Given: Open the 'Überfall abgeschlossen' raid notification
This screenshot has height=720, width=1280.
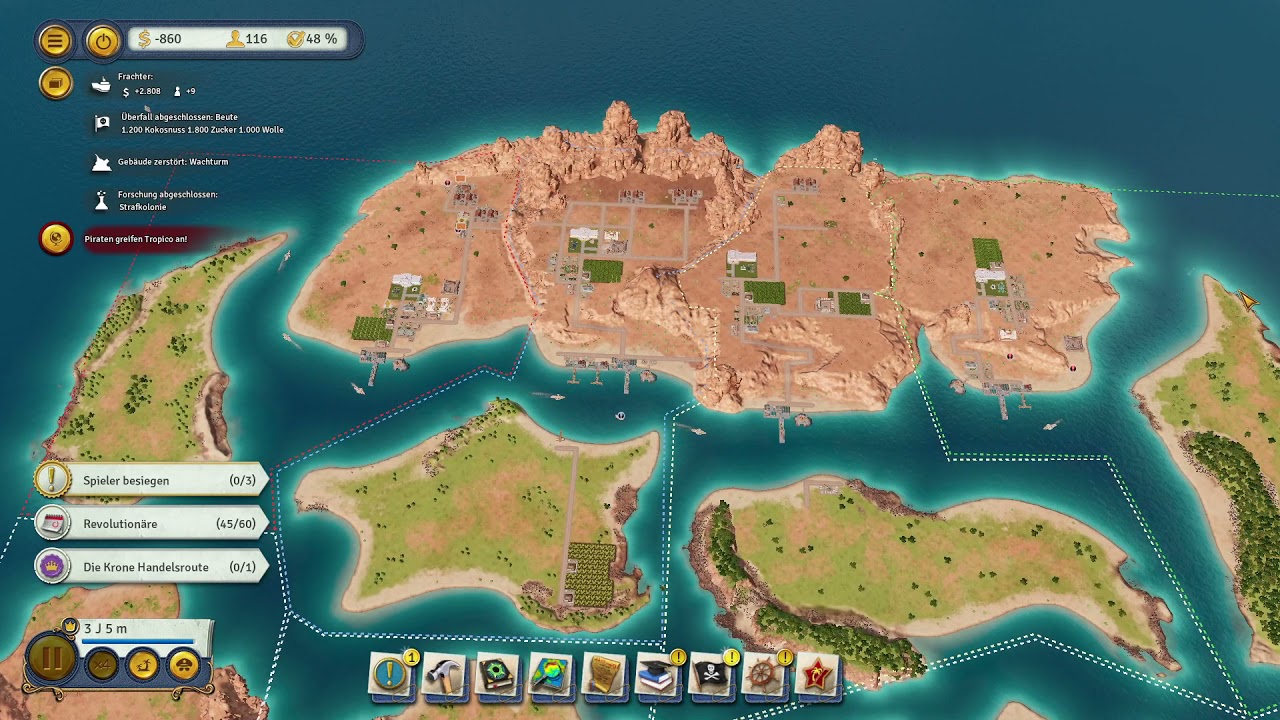Looking at the screenshot, I should pos(200,123).
